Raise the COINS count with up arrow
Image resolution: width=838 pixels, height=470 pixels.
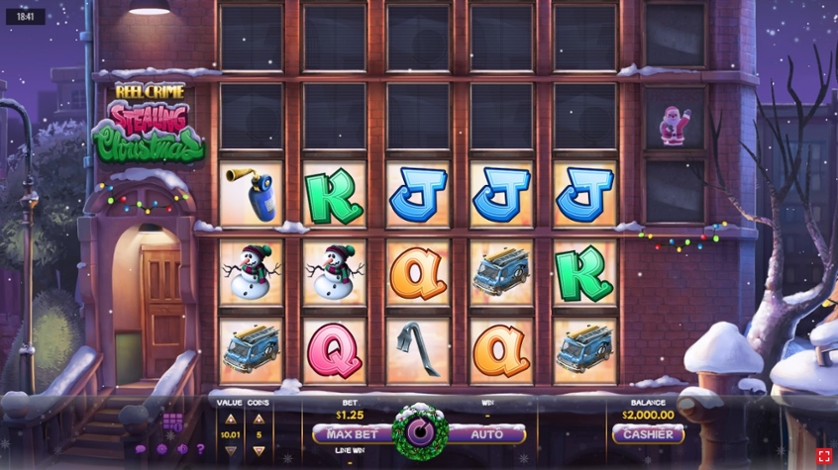pyautogui.click(x=259, y=419)
